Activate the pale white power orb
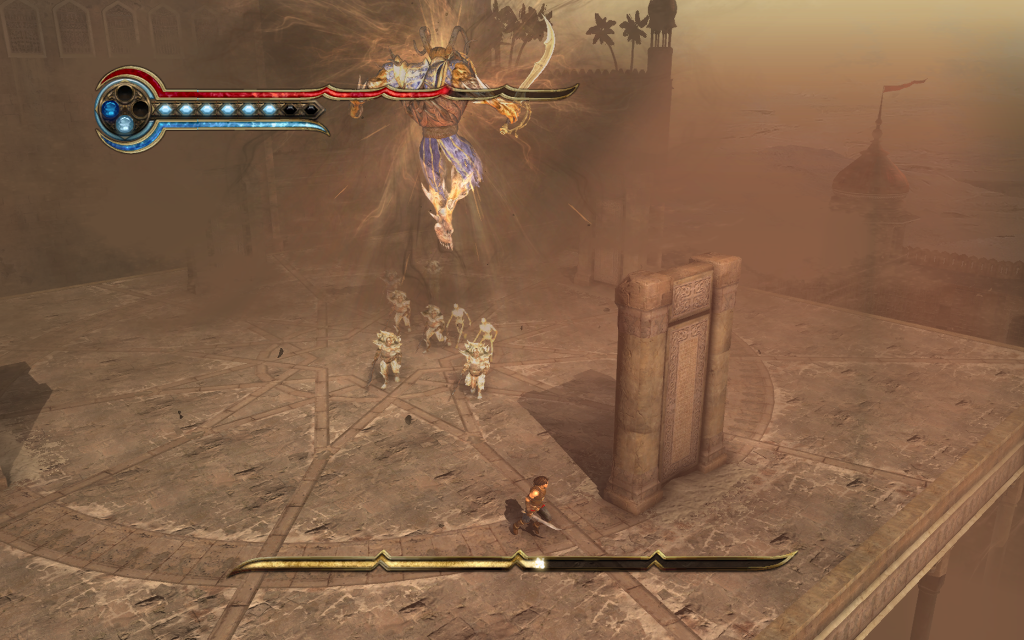The height and width of the screenshot is (640, 1024). 124,124
